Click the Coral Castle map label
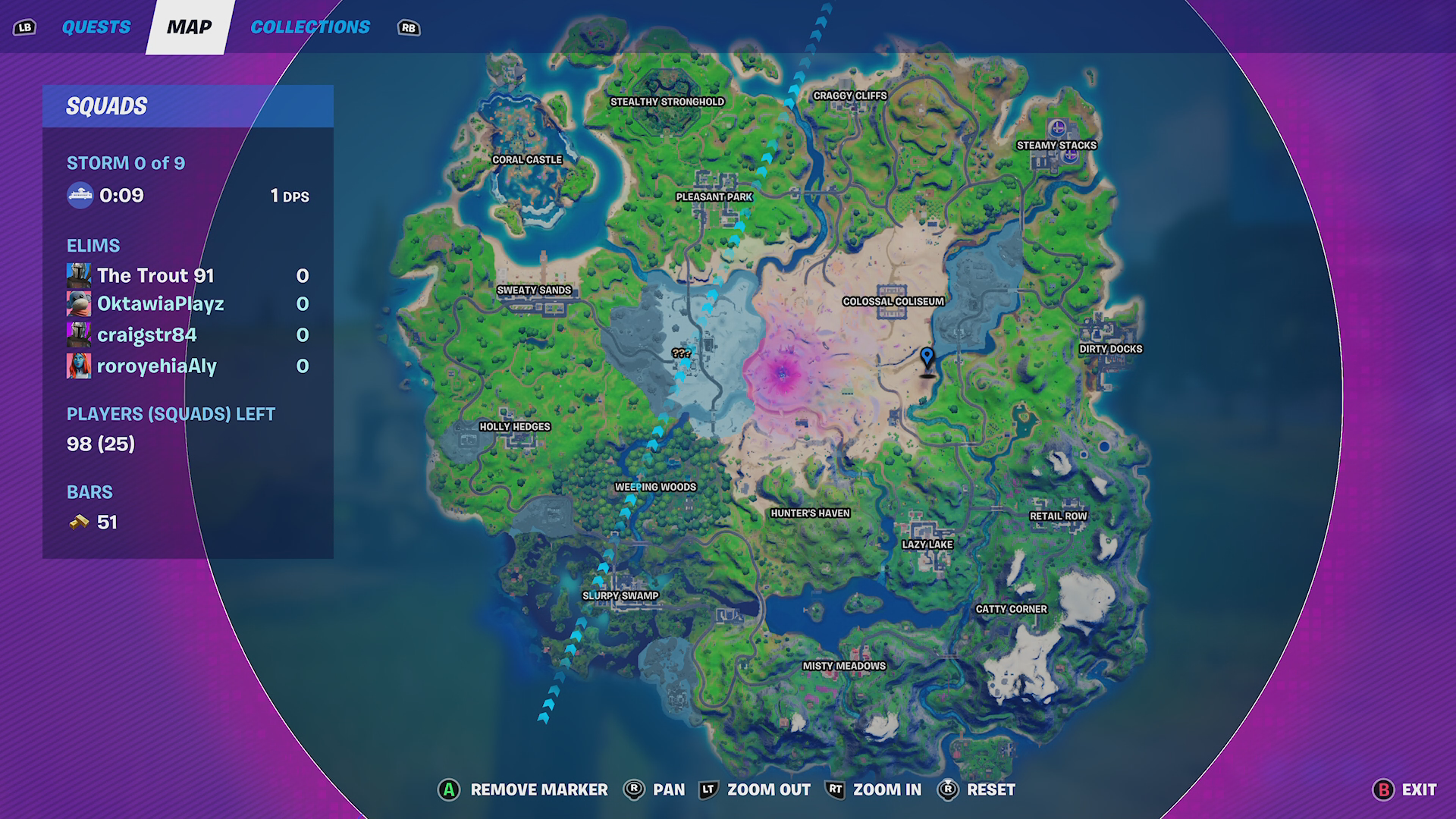 click(527, 159)
